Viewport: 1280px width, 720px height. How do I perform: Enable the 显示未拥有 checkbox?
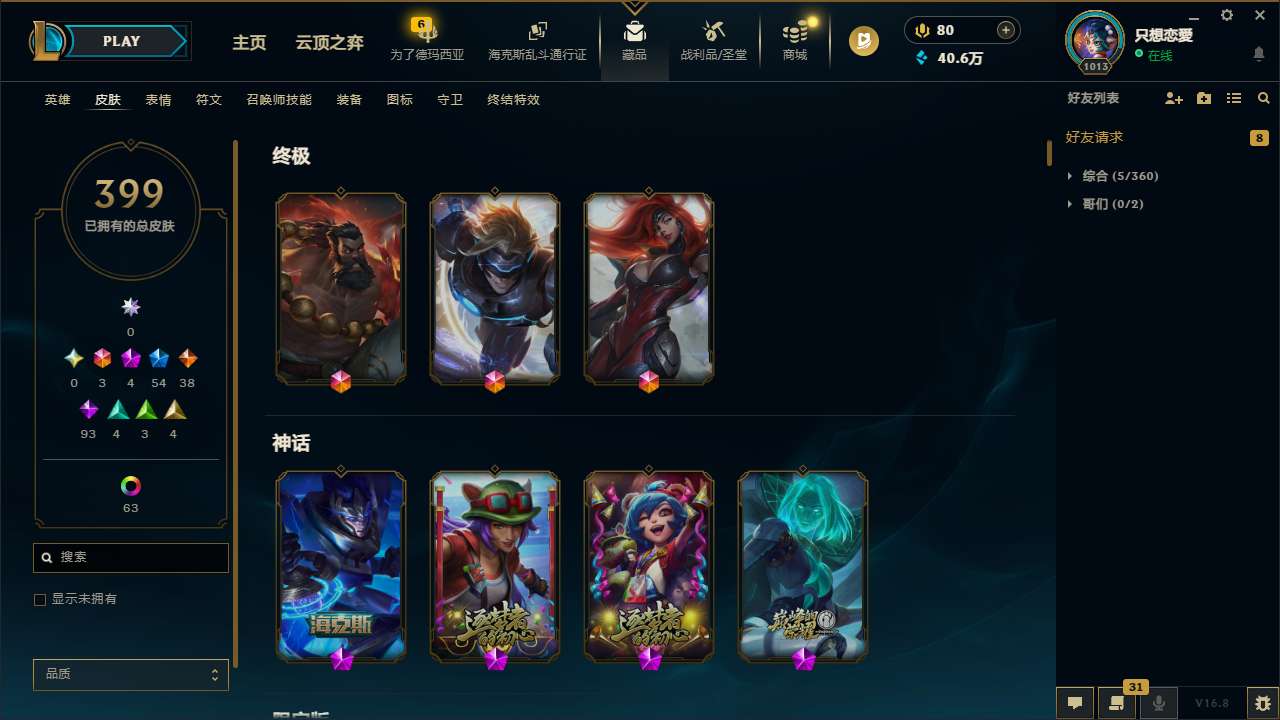(x=40, y=599)
